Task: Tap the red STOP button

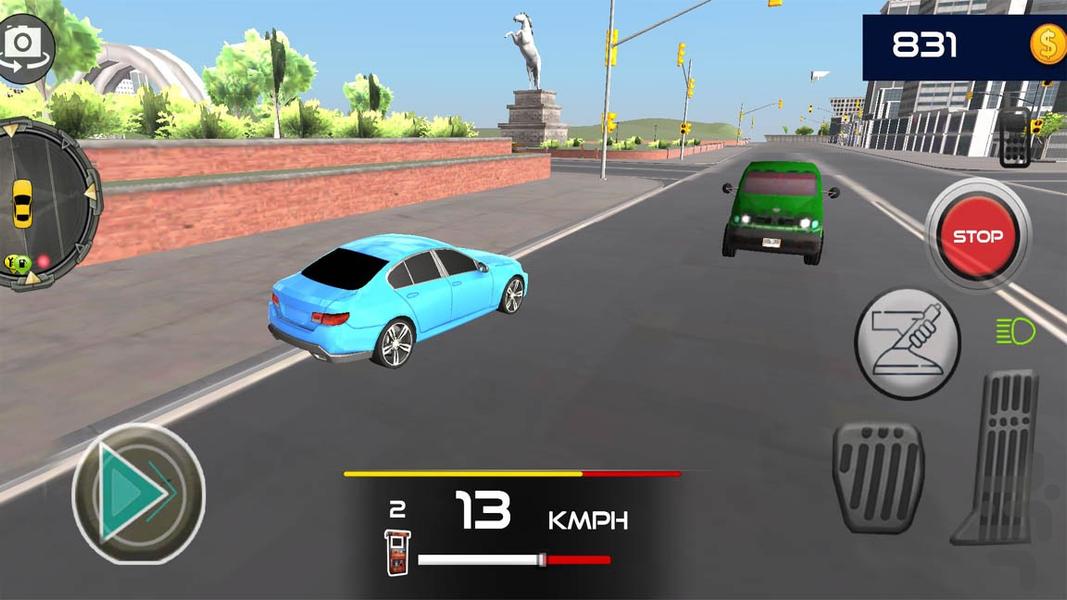Action: click(976, 237)
